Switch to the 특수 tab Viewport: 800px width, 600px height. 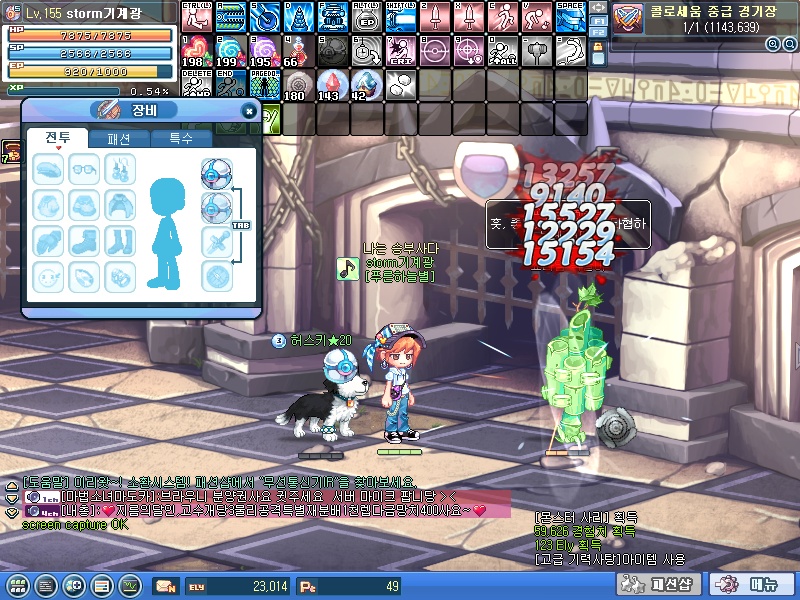pos(180,139)
